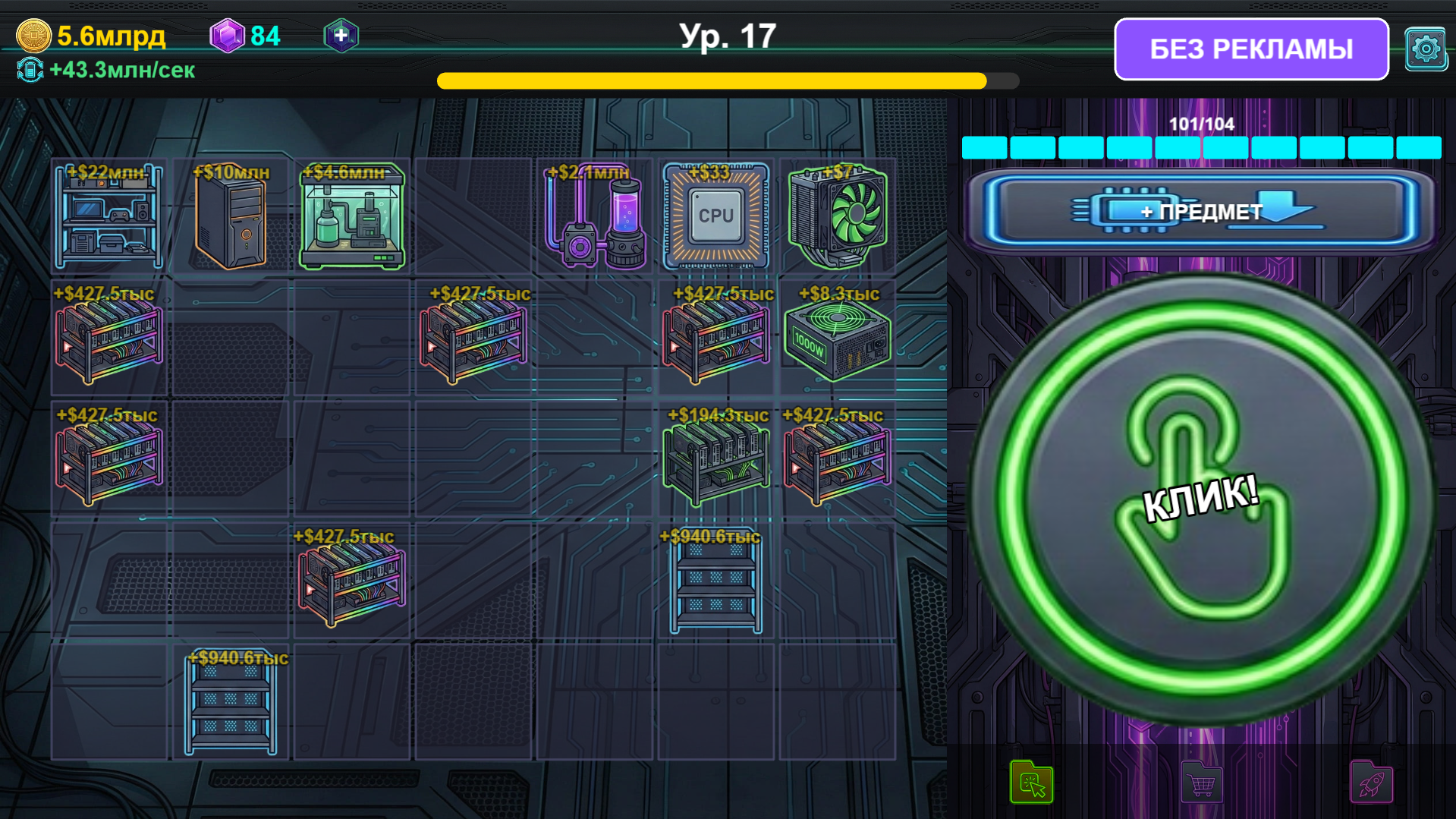
Task: Click the БЕЗ РЕКЛАМЫ purple button
Action: 1250,48
